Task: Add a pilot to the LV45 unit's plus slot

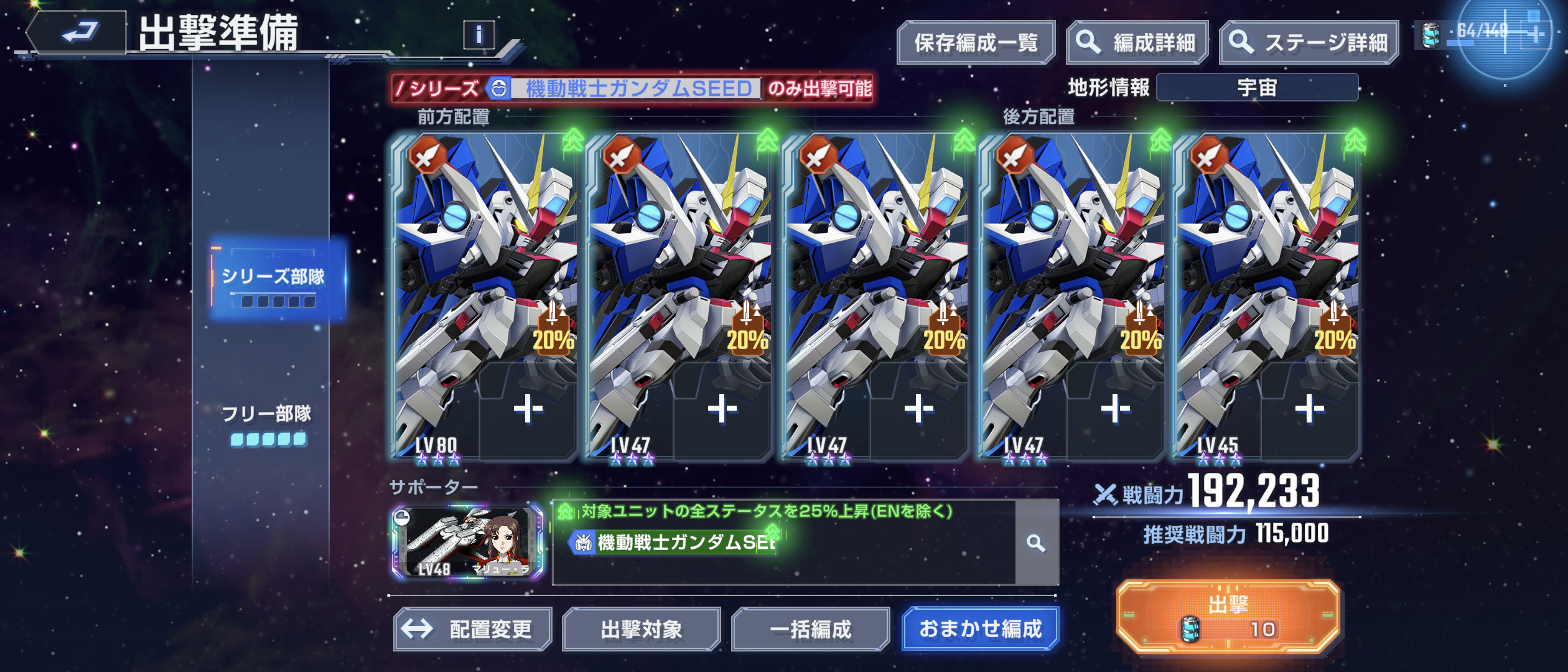Action: [1309, 409]
